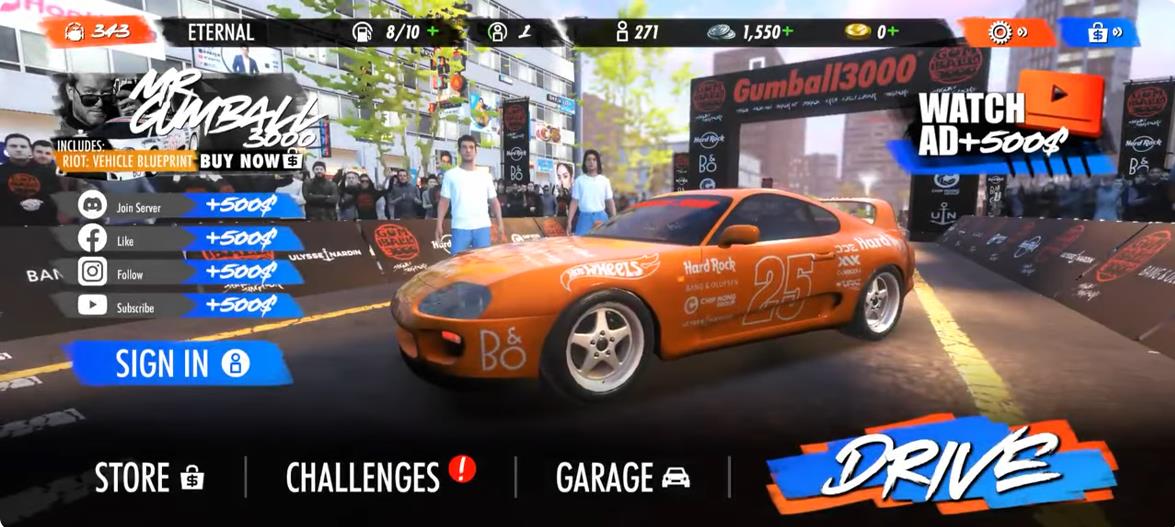Add cash with the plus beside 1,550
This screenshot has width=1175, height=527.
tap(788, 31)
